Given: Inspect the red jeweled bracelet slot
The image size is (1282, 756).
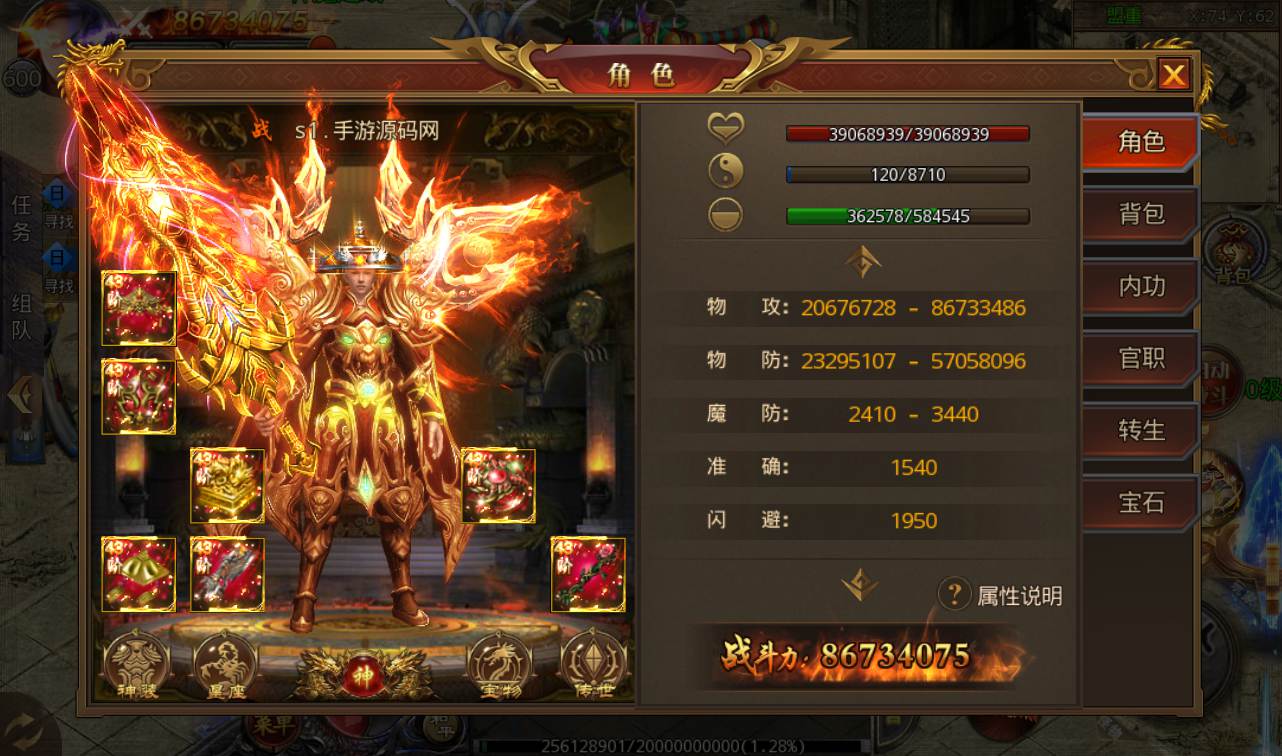Looking at the screenshot, I should point(498,485).
